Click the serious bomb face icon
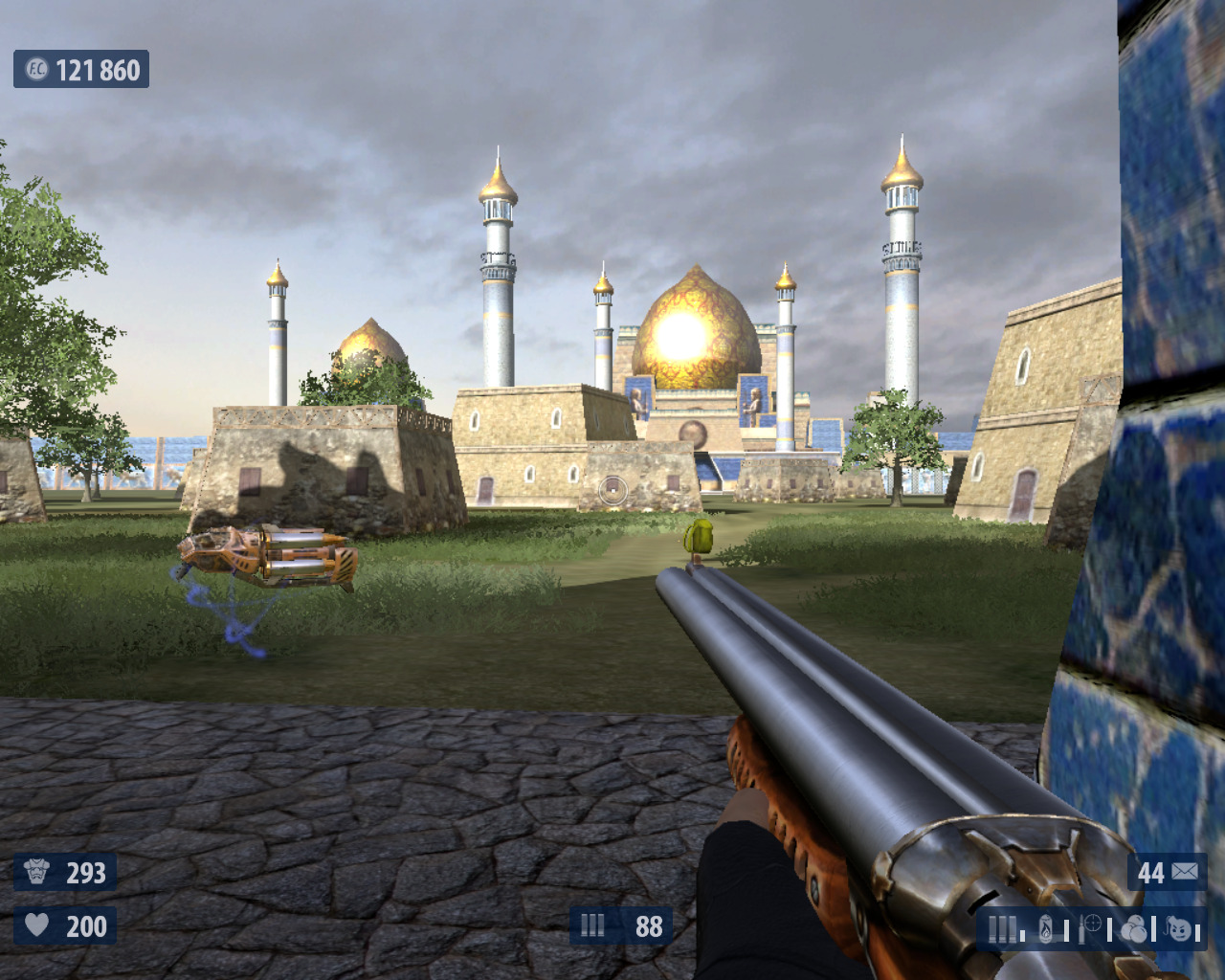 (x=1180, y=928)
